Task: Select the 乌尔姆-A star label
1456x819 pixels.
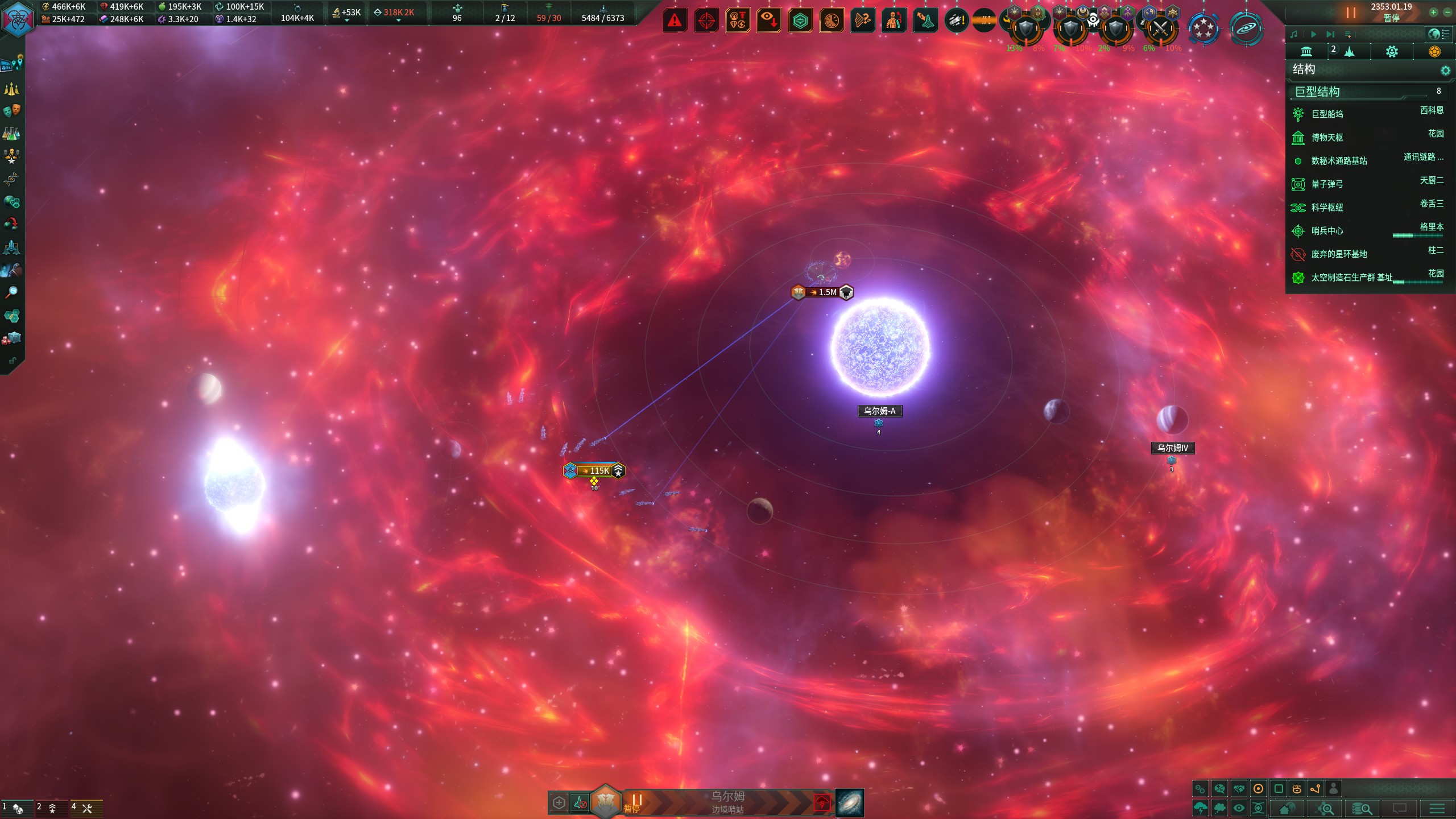Action: tap(879, 411)
